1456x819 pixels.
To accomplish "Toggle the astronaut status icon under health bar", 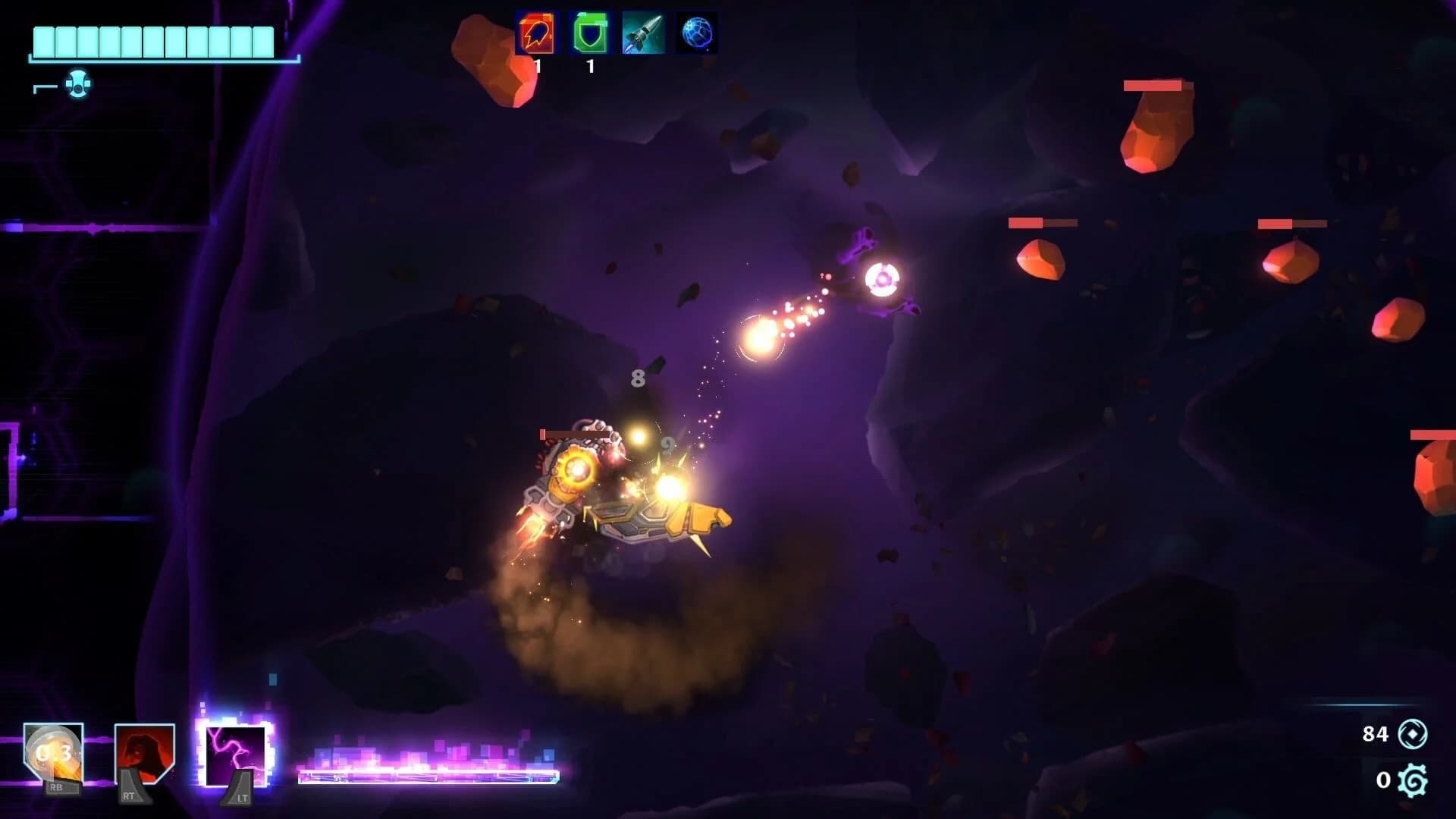I will pyautogui.click(x=78, y=86).
